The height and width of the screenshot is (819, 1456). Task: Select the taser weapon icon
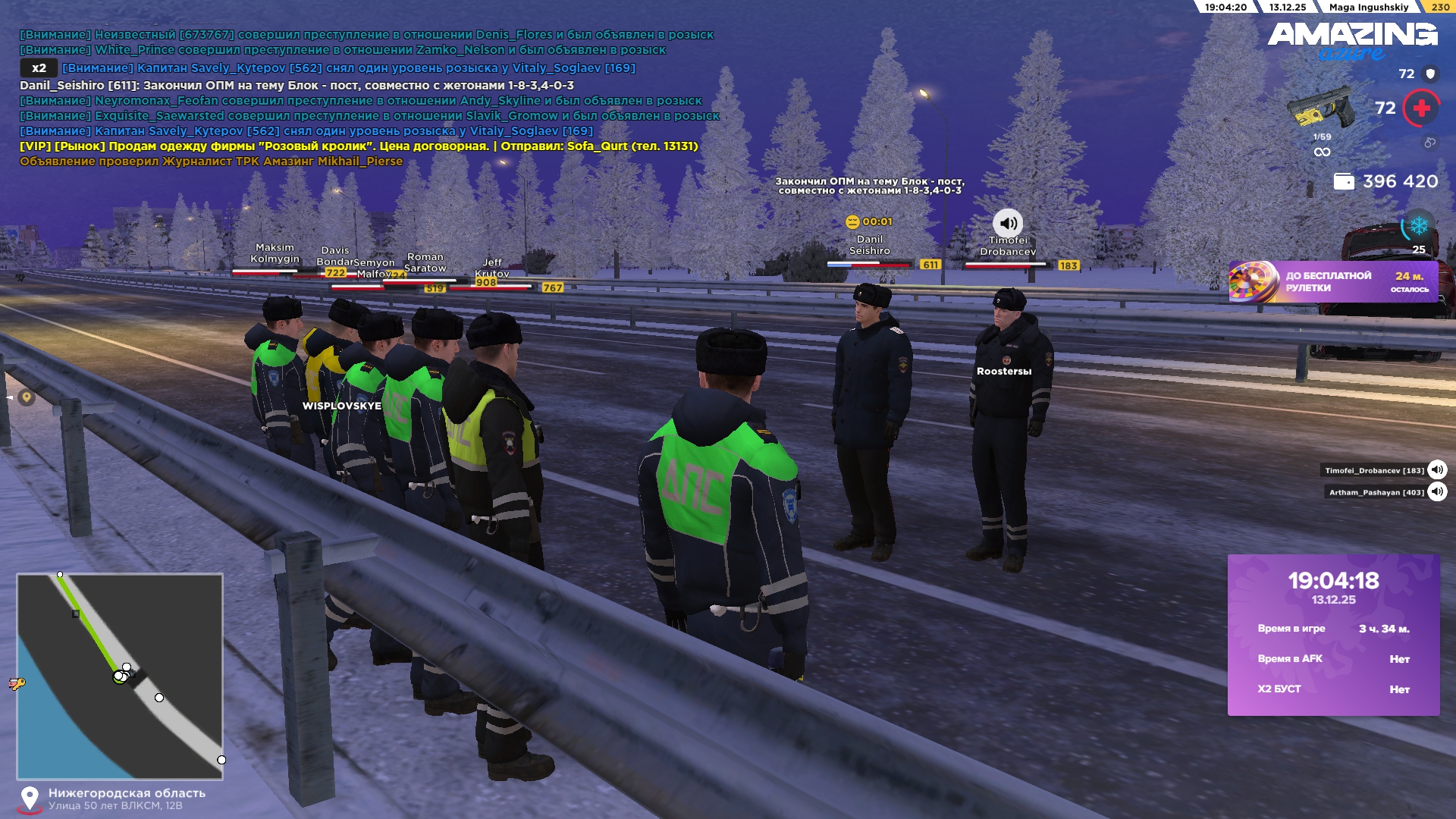(1320, 108)
